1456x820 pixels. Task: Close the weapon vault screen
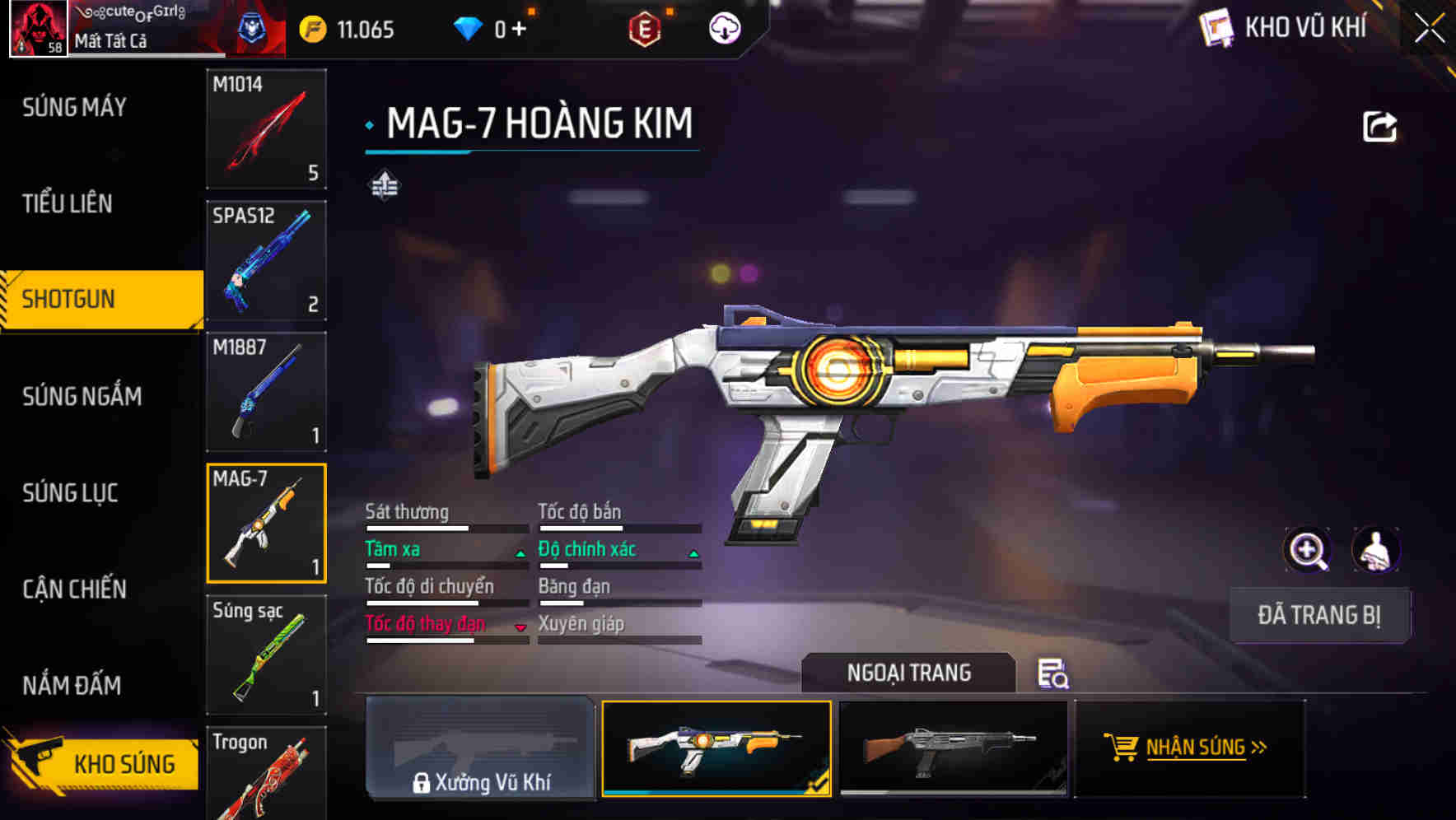click(1429, 29)
